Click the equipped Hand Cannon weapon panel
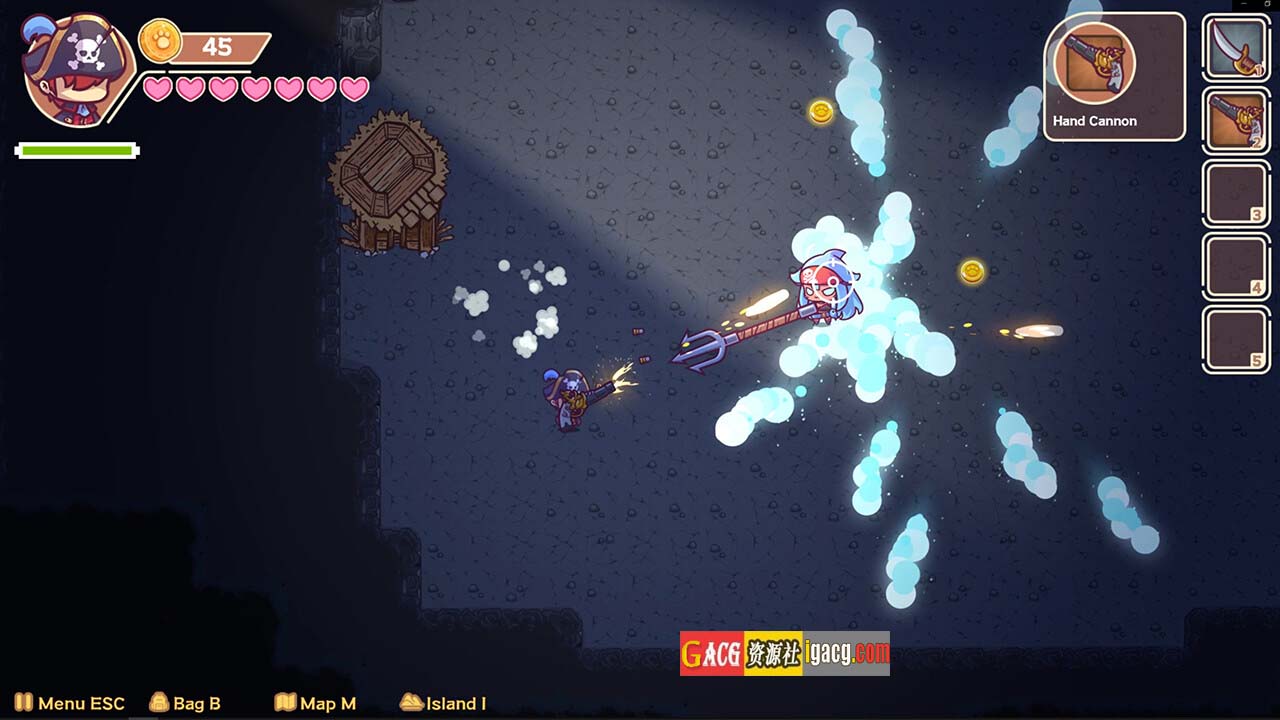Screen dimensions: 1280x720 pos(1114,77)
